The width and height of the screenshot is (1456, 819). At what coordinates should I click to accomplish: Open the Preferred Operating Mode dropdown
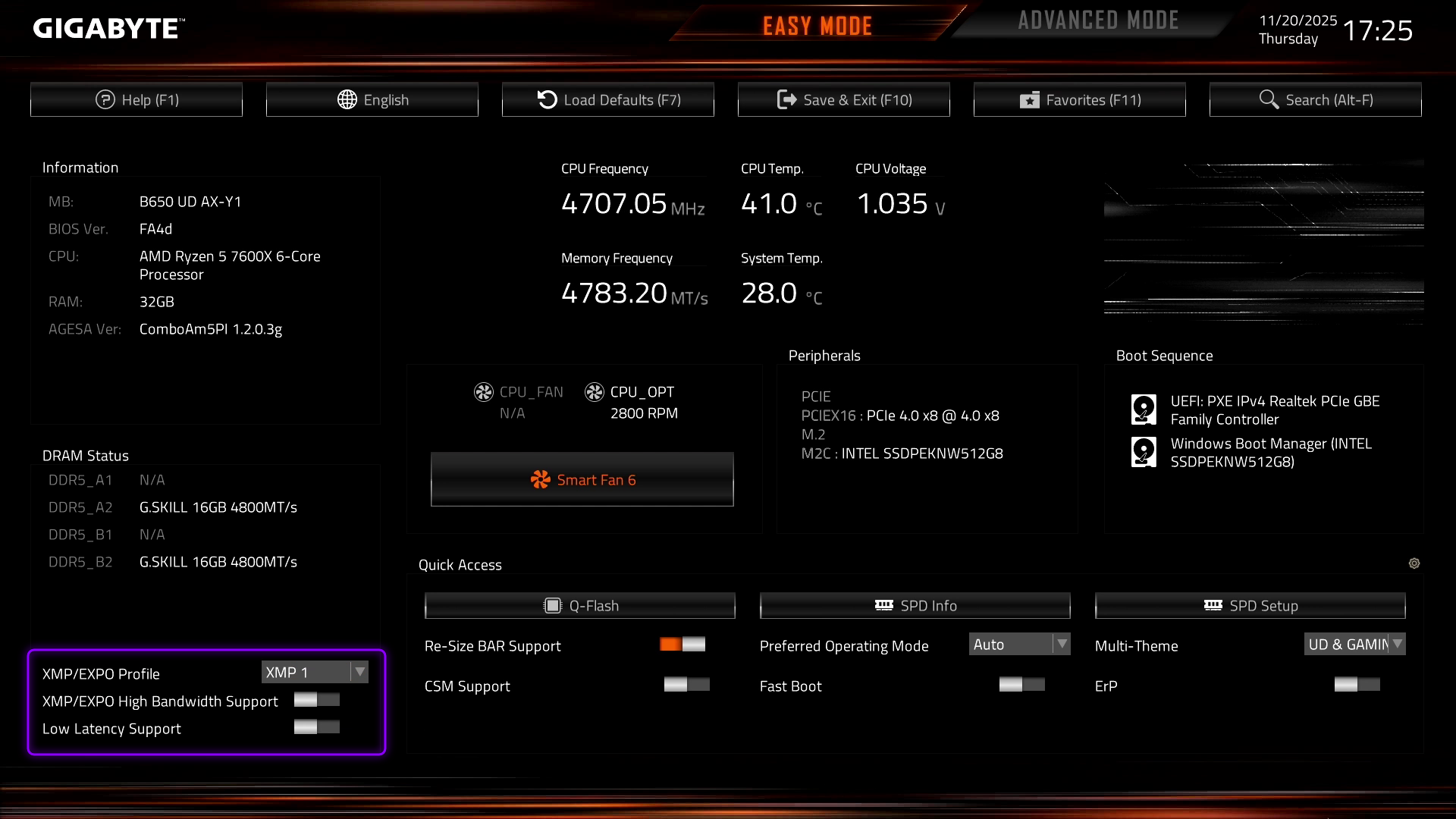tap(1019, 645)
